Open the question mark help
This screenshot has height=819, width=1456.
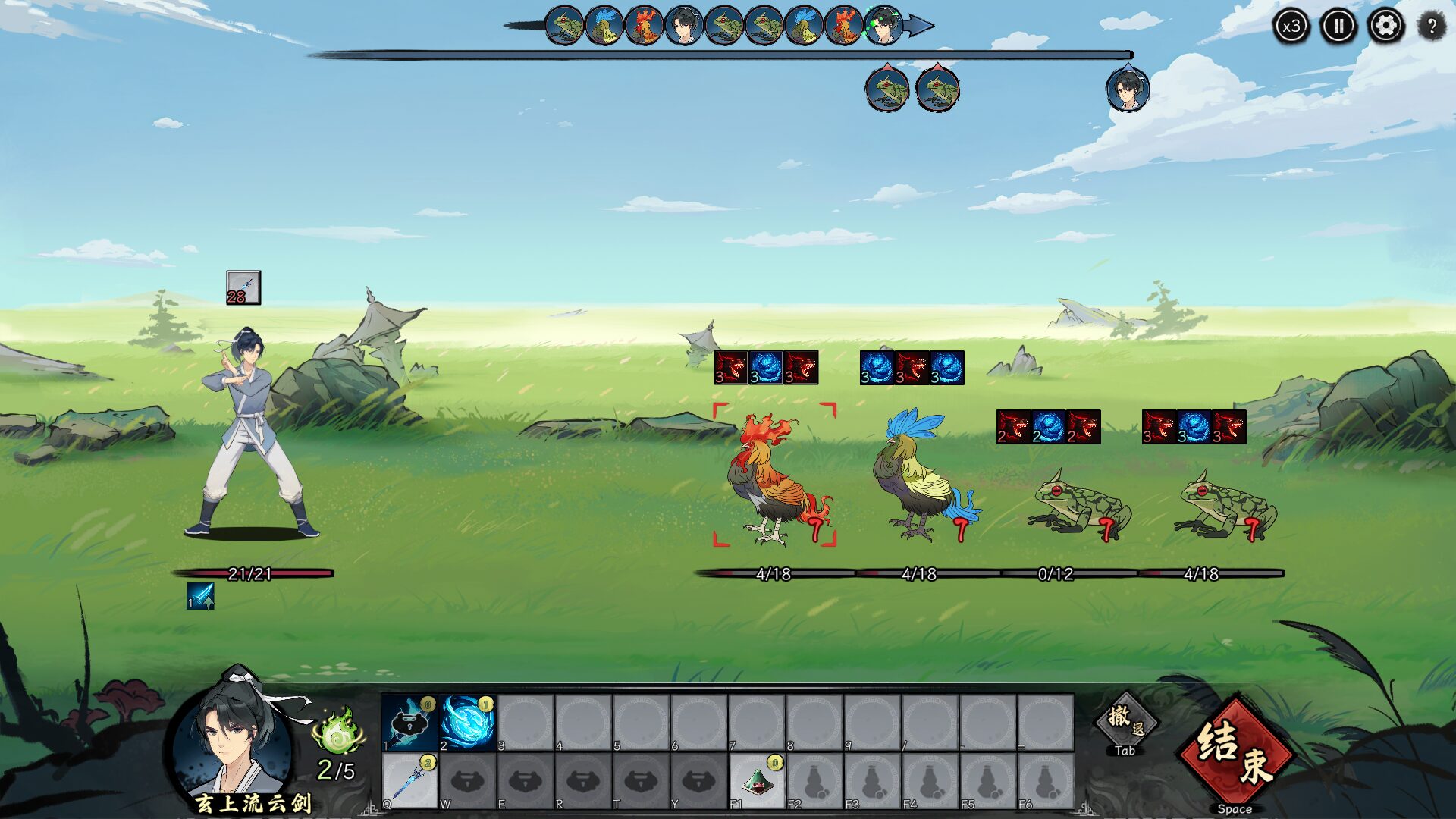click(1432, 27)
